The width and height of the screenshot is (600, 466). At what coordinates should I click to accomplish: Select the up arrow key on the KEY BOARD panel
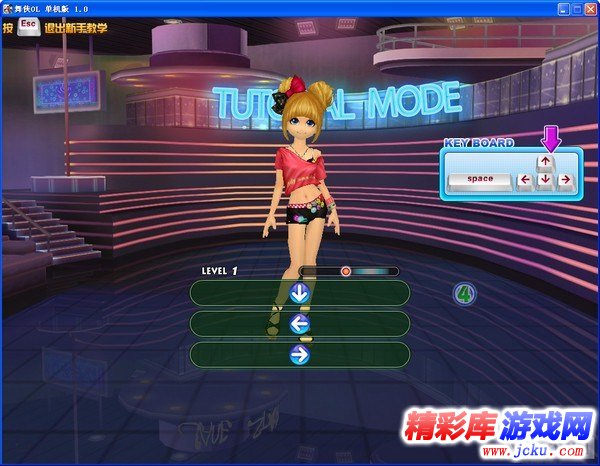pos(545,161)
